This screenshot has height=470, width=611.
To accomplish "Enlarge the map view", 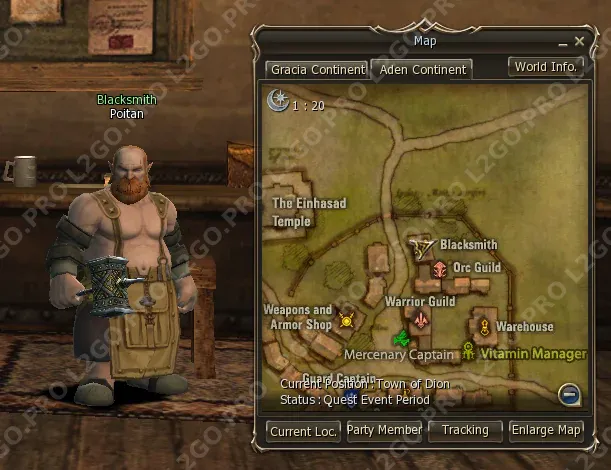I will click(x=546, y=431).
